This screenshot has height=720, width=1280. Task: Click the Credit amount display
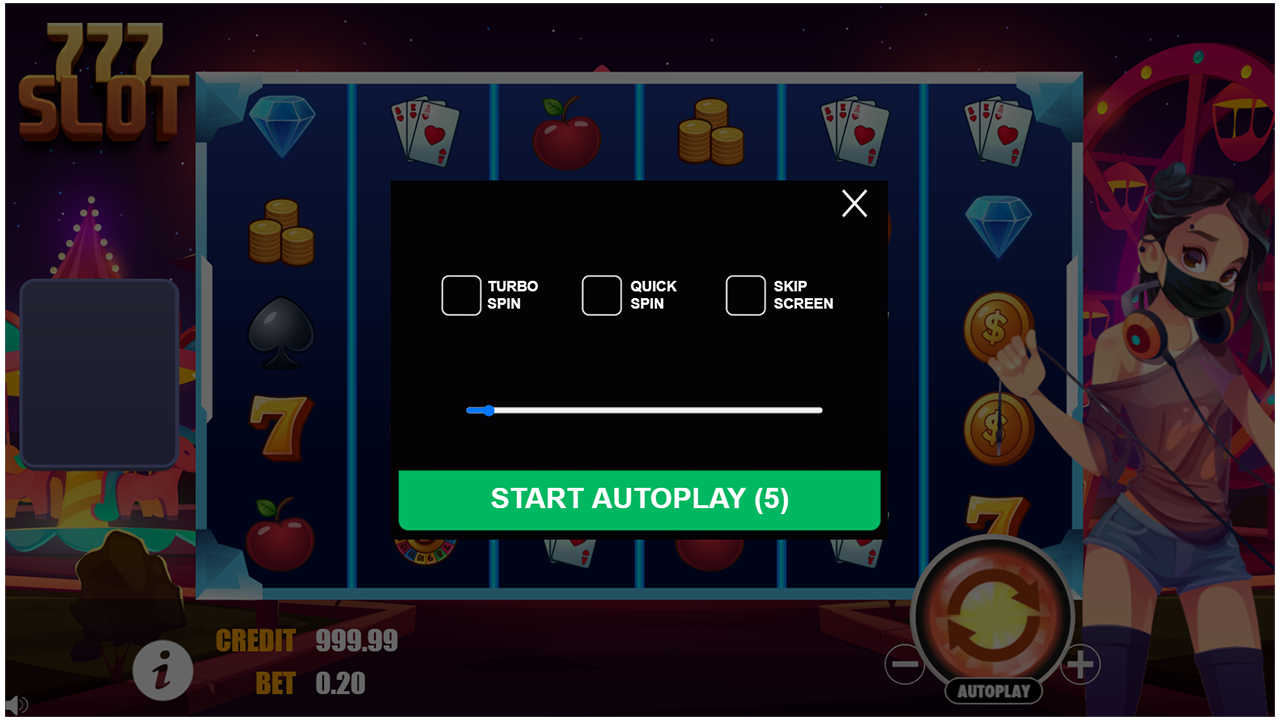357,640
